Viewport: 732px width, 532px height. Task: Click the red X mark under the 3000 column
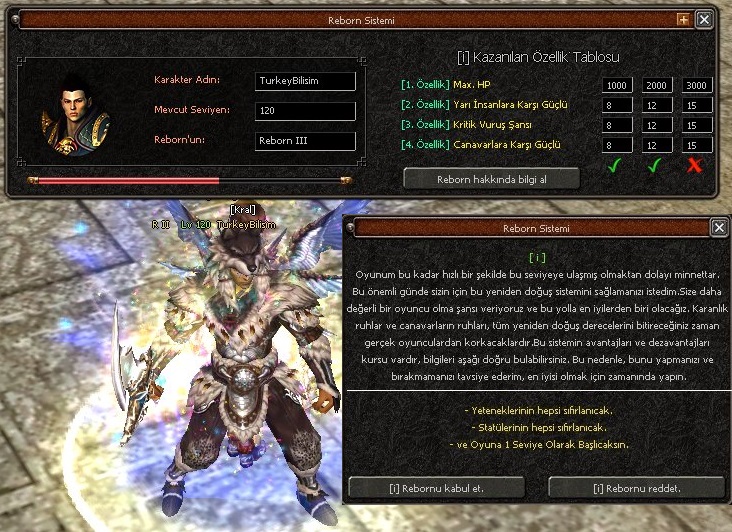(695, 166)
